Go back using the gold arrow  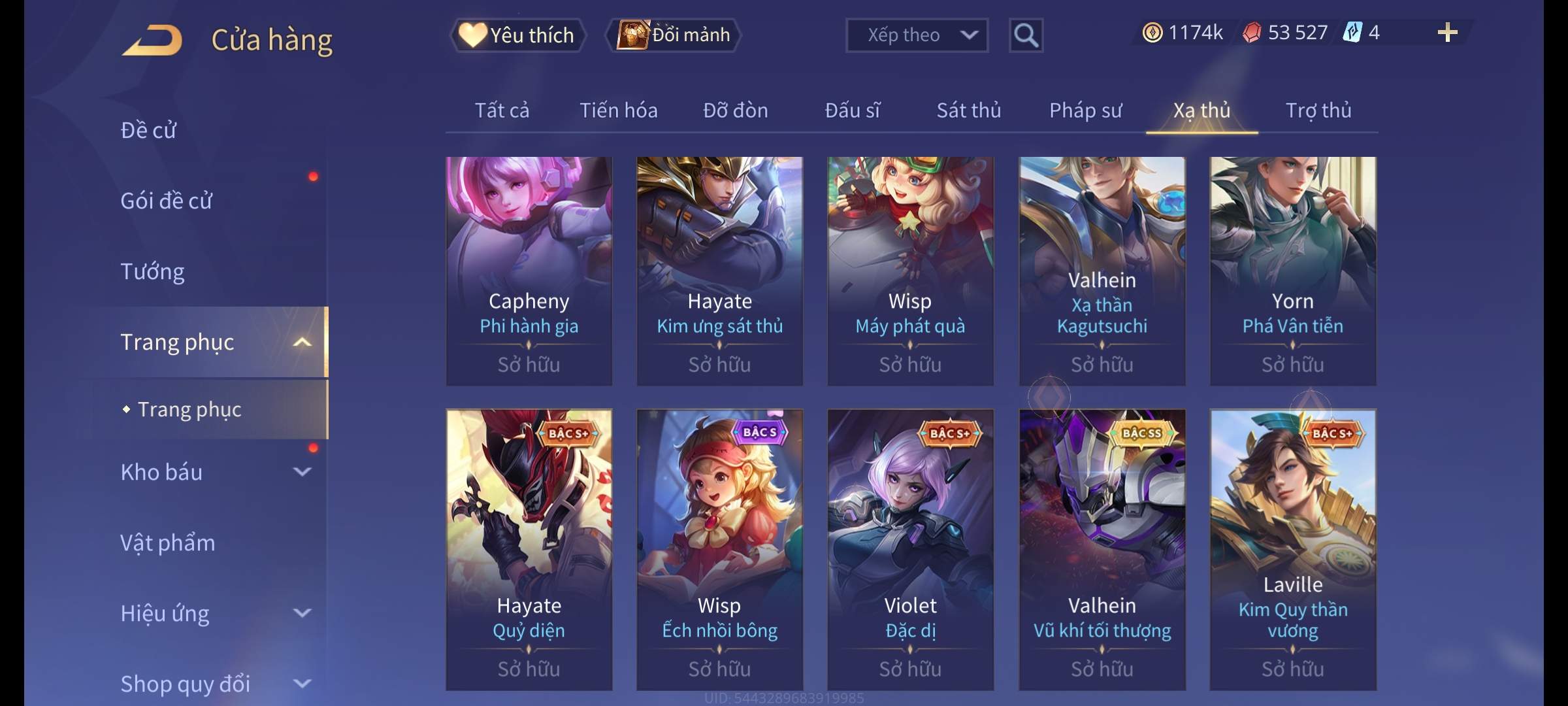tap(152, 40)
